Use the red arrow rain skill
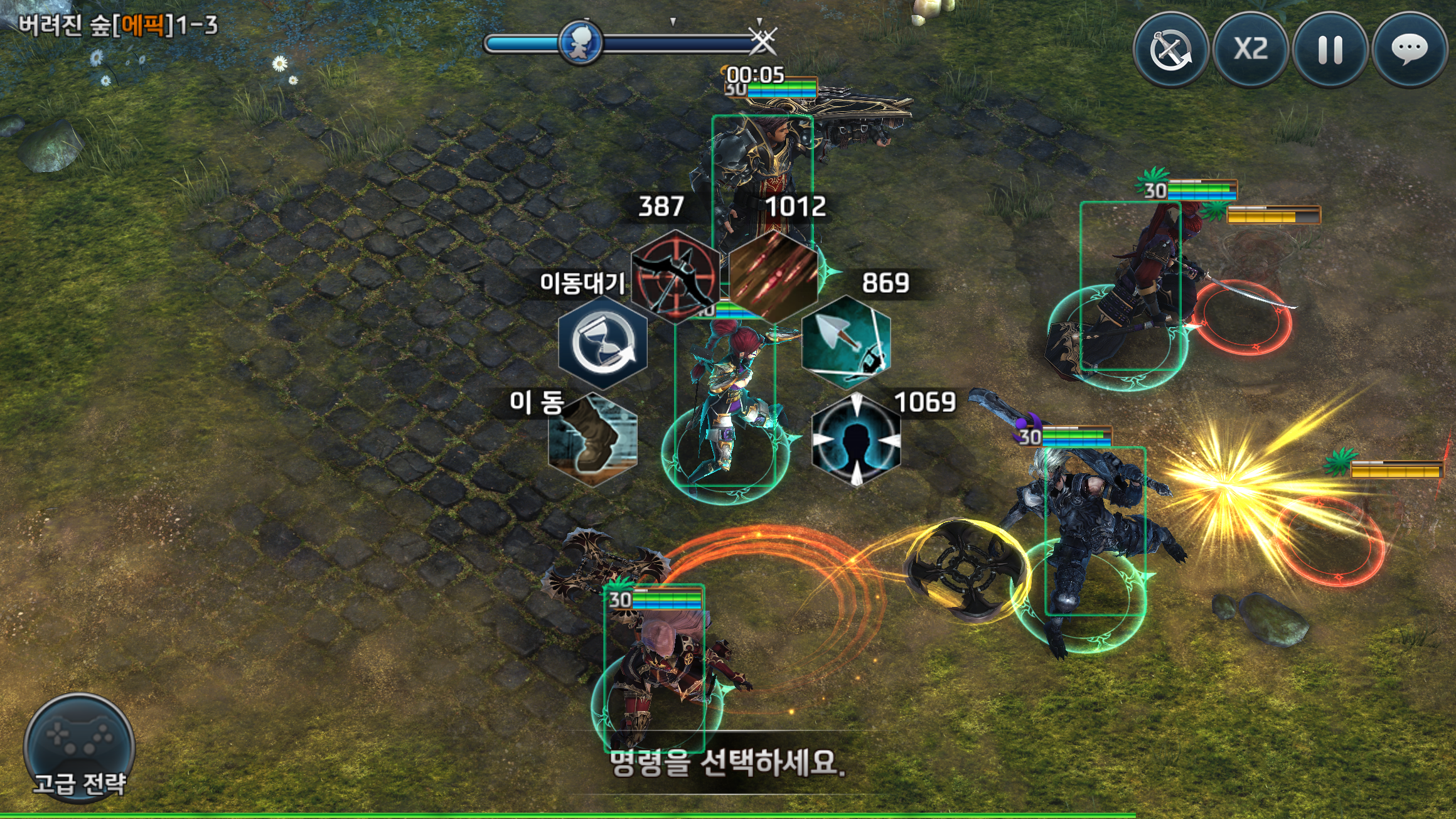 click(773, 276)
